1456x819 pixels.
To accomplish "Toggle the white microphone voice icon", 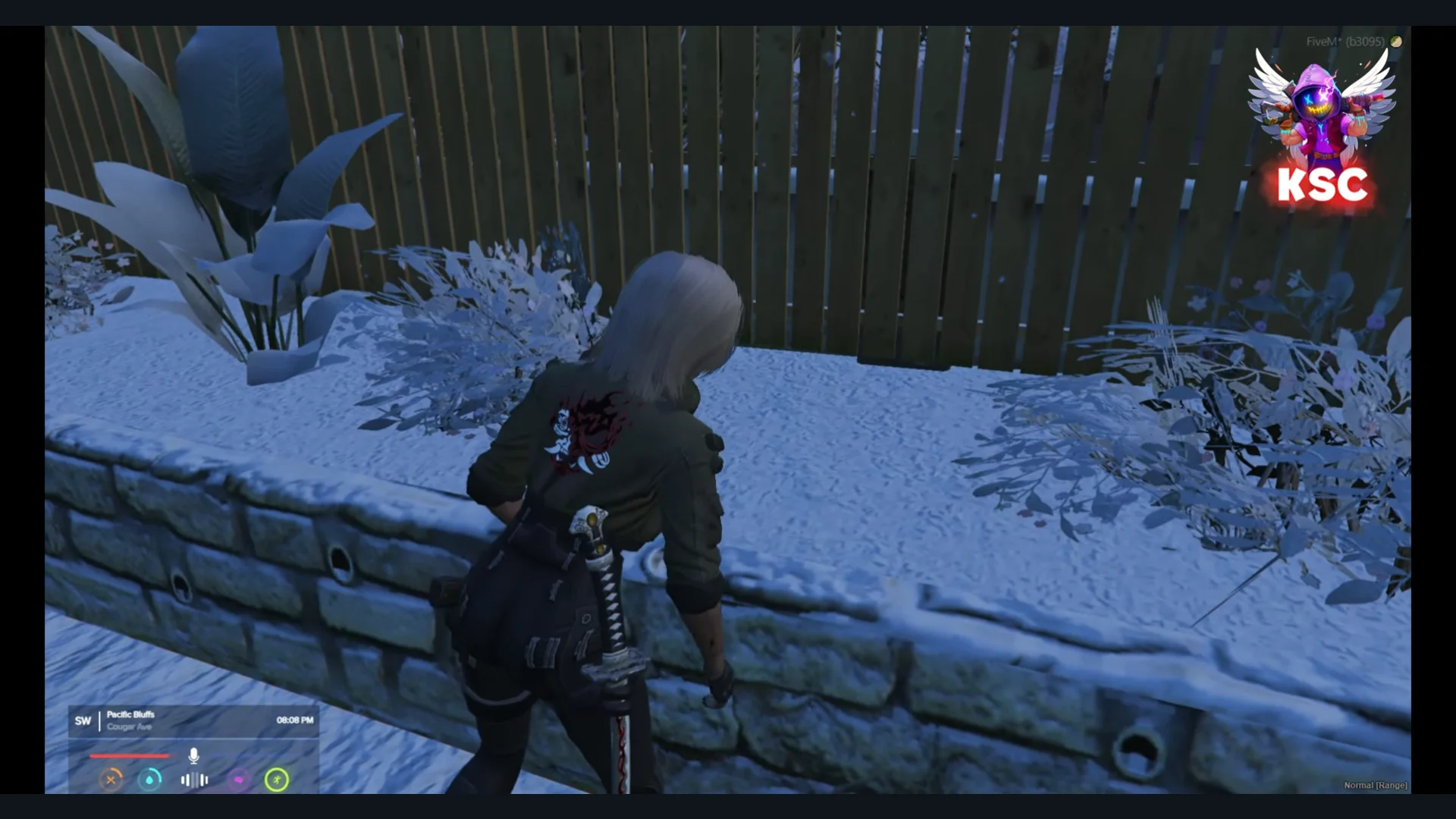I will pos(193,755).
